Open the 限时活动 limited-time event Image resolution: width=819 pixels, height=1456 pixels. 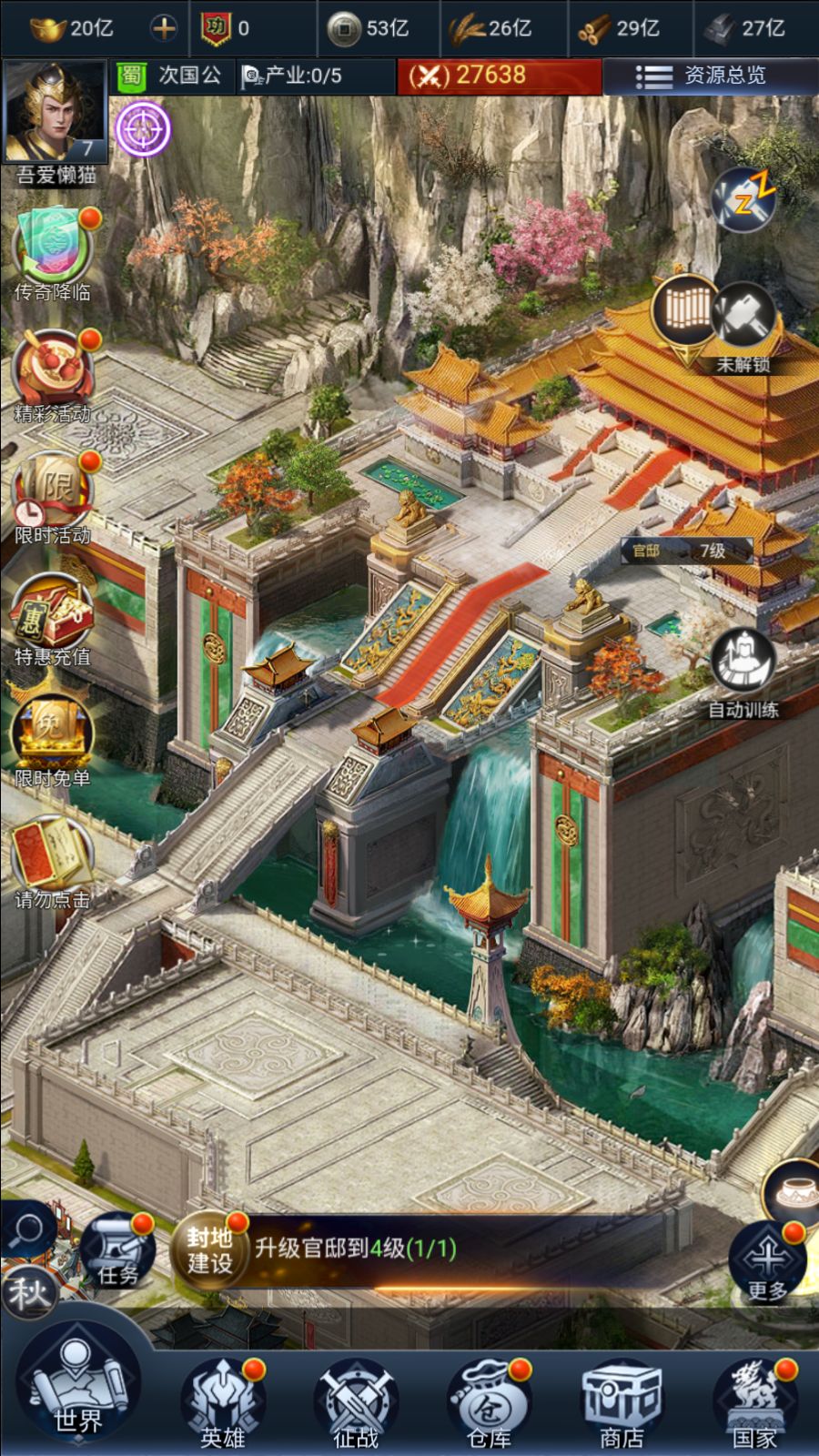pos(52,492)
